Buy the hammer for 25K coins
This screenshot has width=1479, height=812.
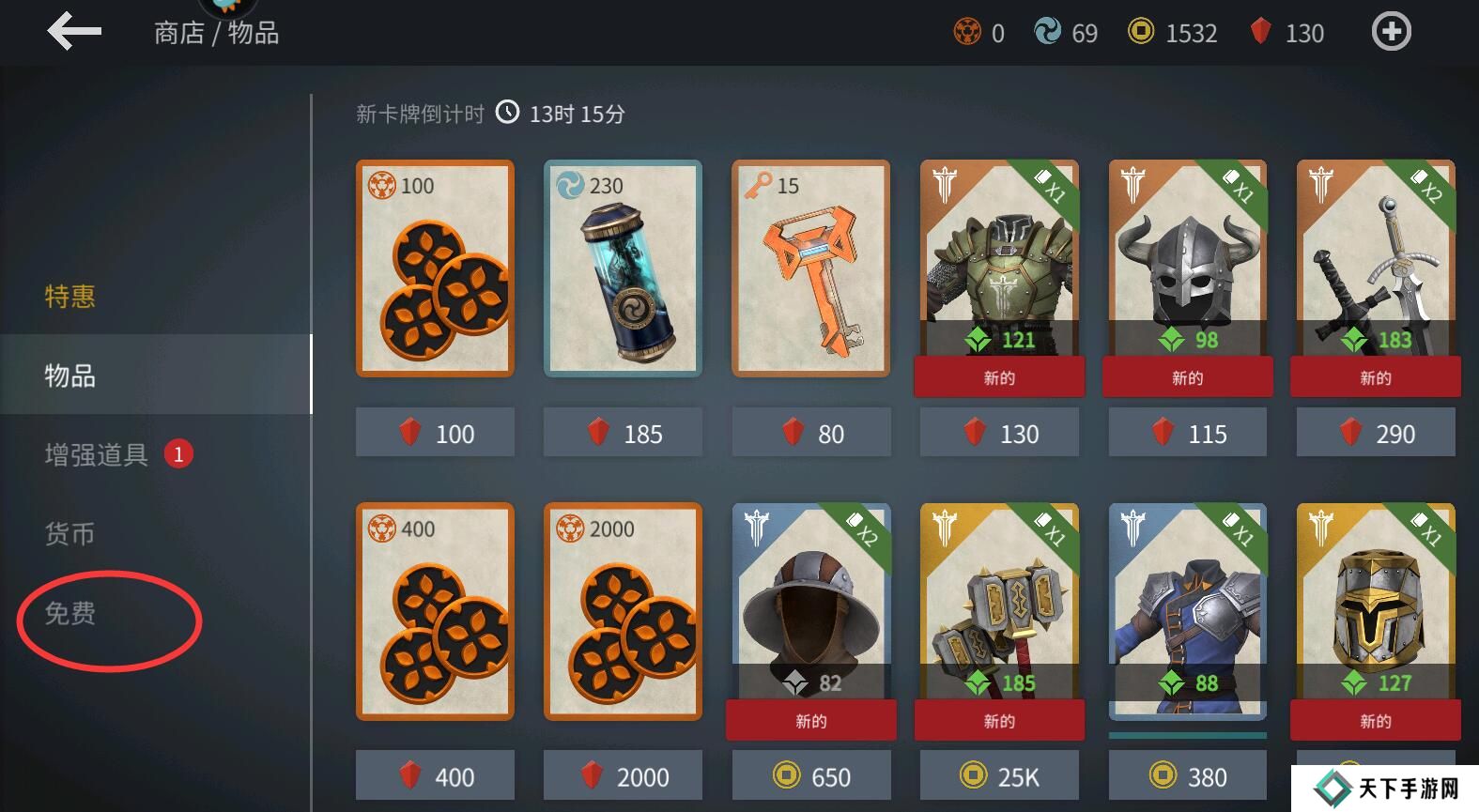tap(999, 776)
